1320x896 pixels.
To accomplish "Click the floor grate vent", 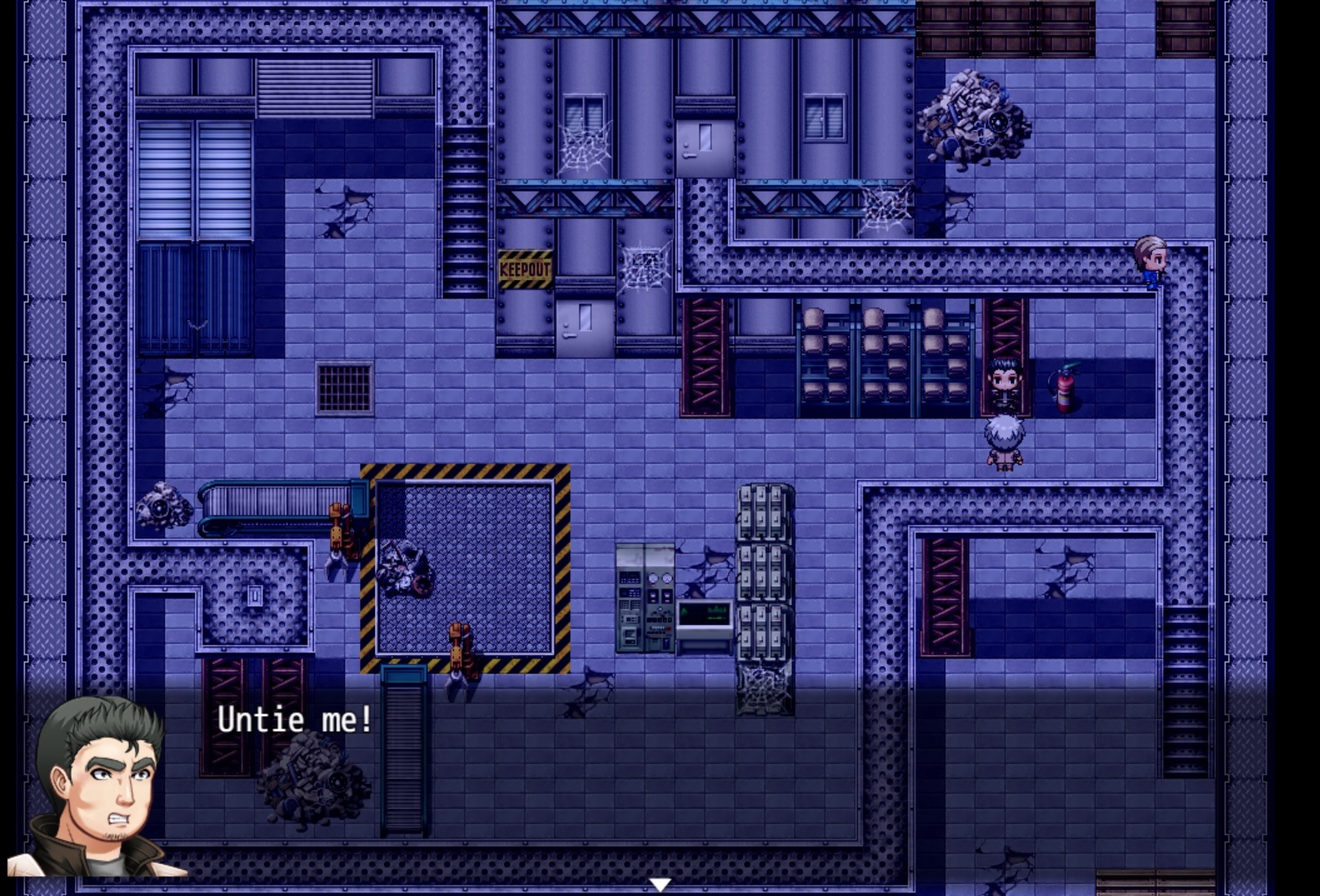I will pos(344,389).
